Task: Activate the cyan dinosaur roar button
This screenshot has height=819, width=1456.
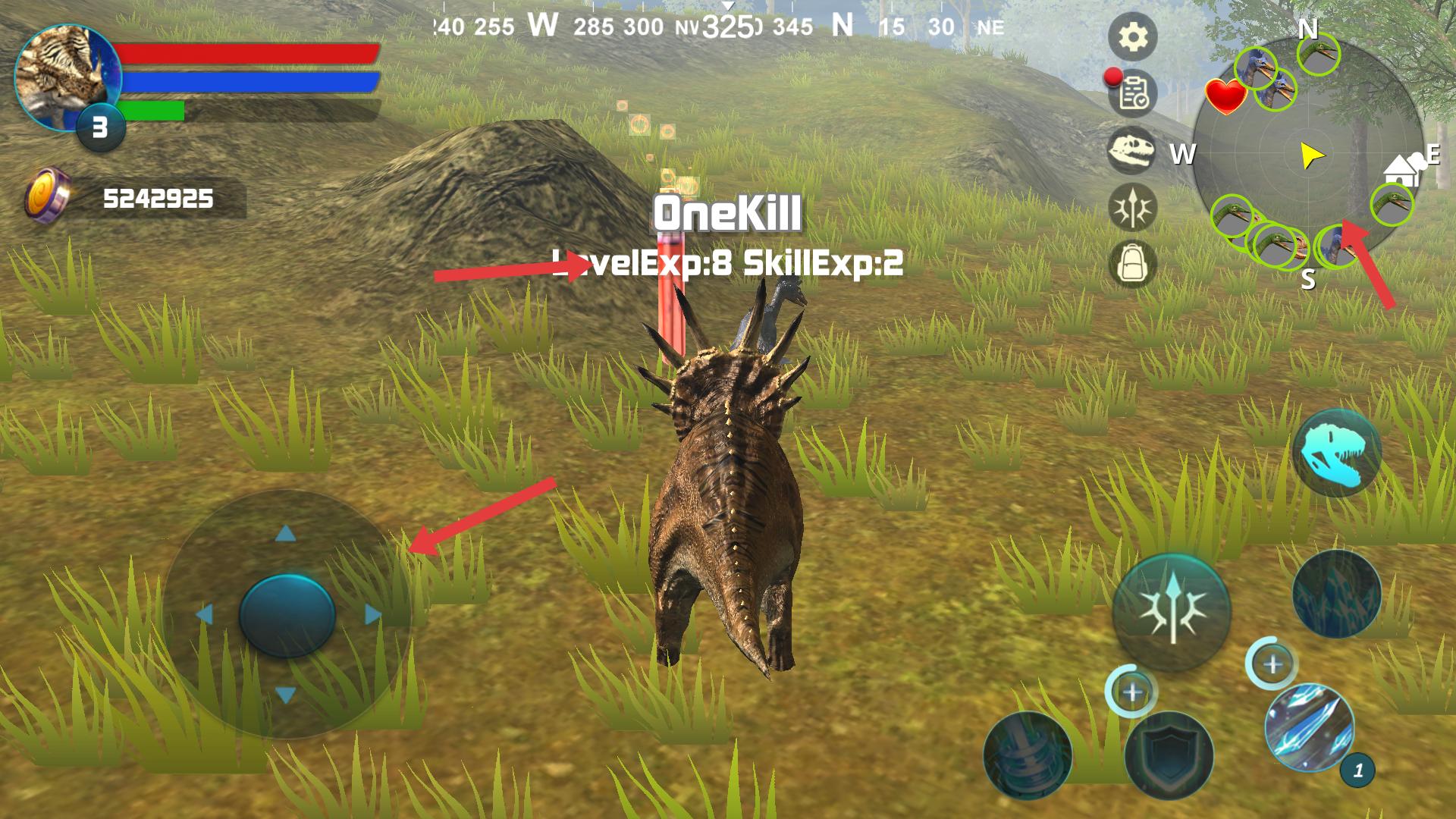Action: click(1337, 453)
